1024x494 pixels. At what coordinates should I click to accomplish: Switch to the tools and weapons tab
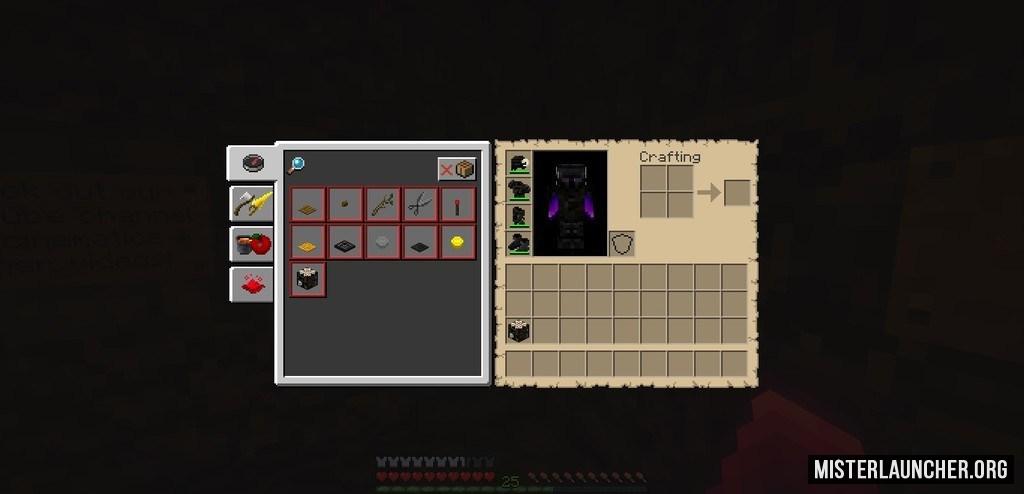click(251, 204)
